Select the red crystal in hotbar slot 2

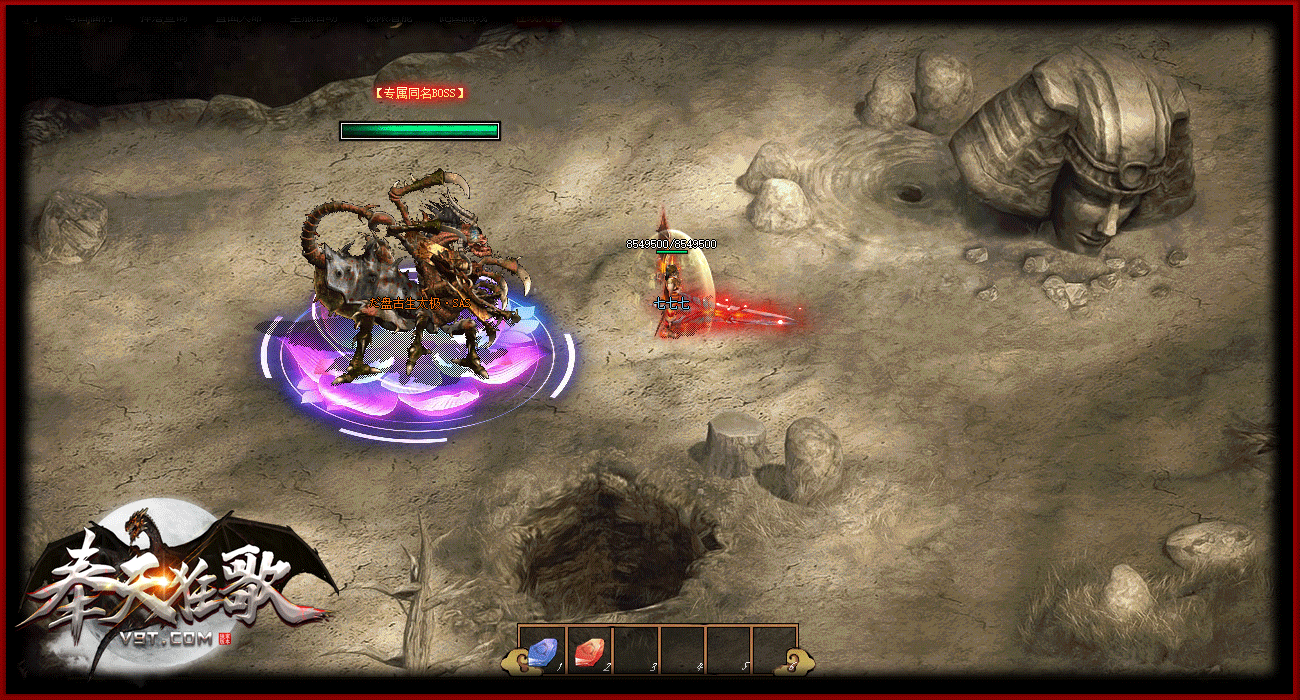click(589, 650)
